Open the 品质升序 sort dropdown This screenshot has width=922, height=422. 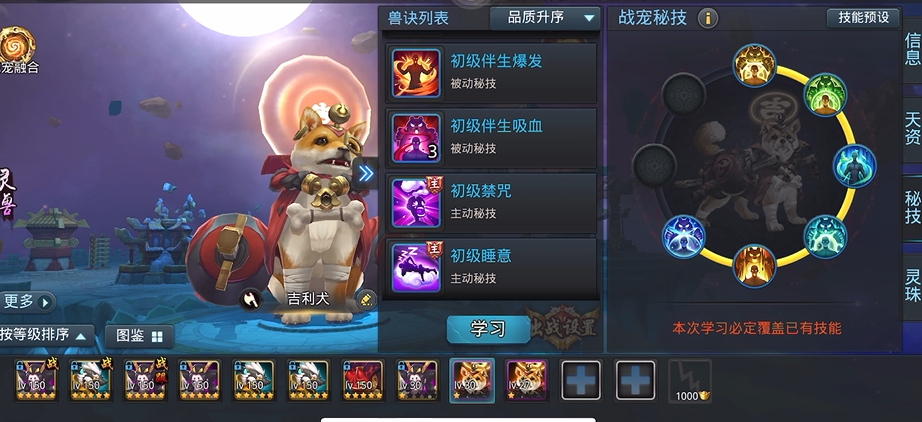click(544, 17)
